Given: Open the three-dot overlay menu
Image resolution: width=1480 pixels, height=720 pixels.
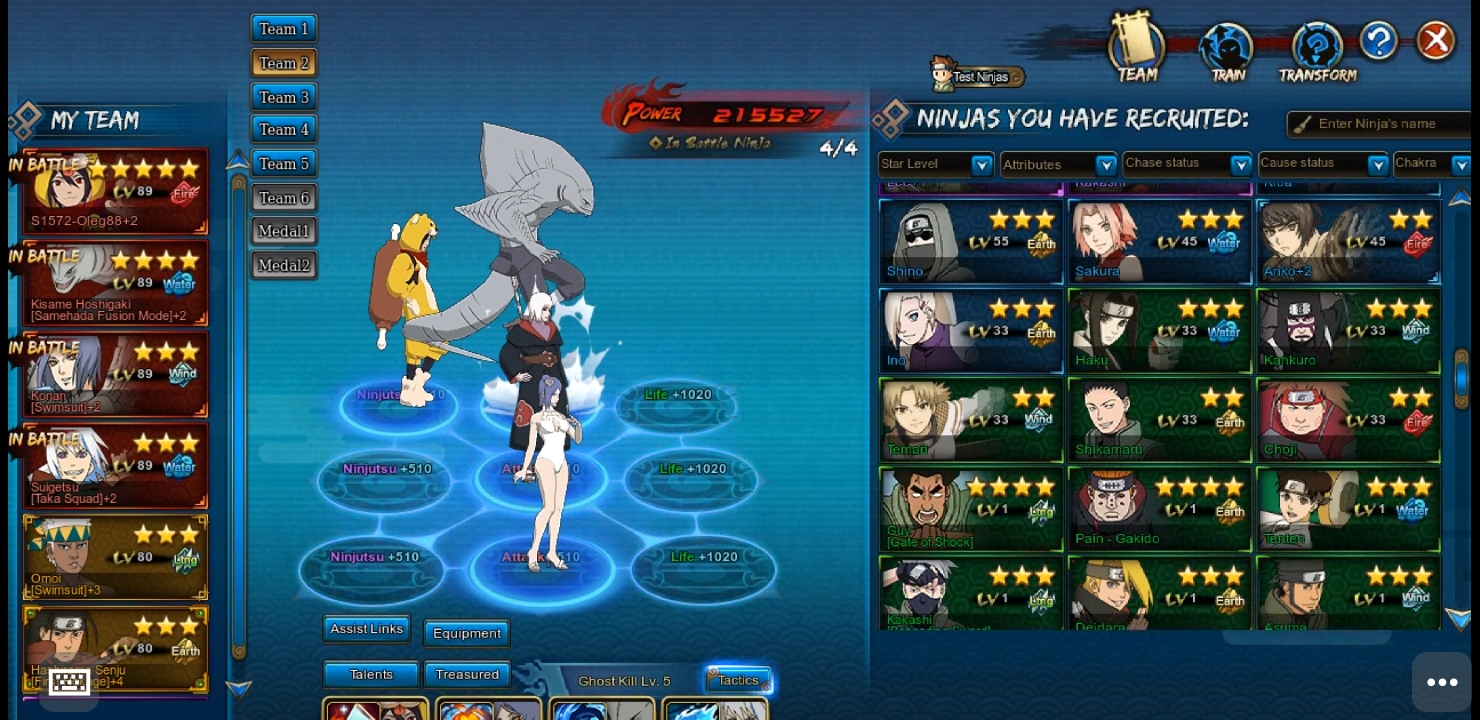Looking at the screenshot, I should [x=1441, y=682].
